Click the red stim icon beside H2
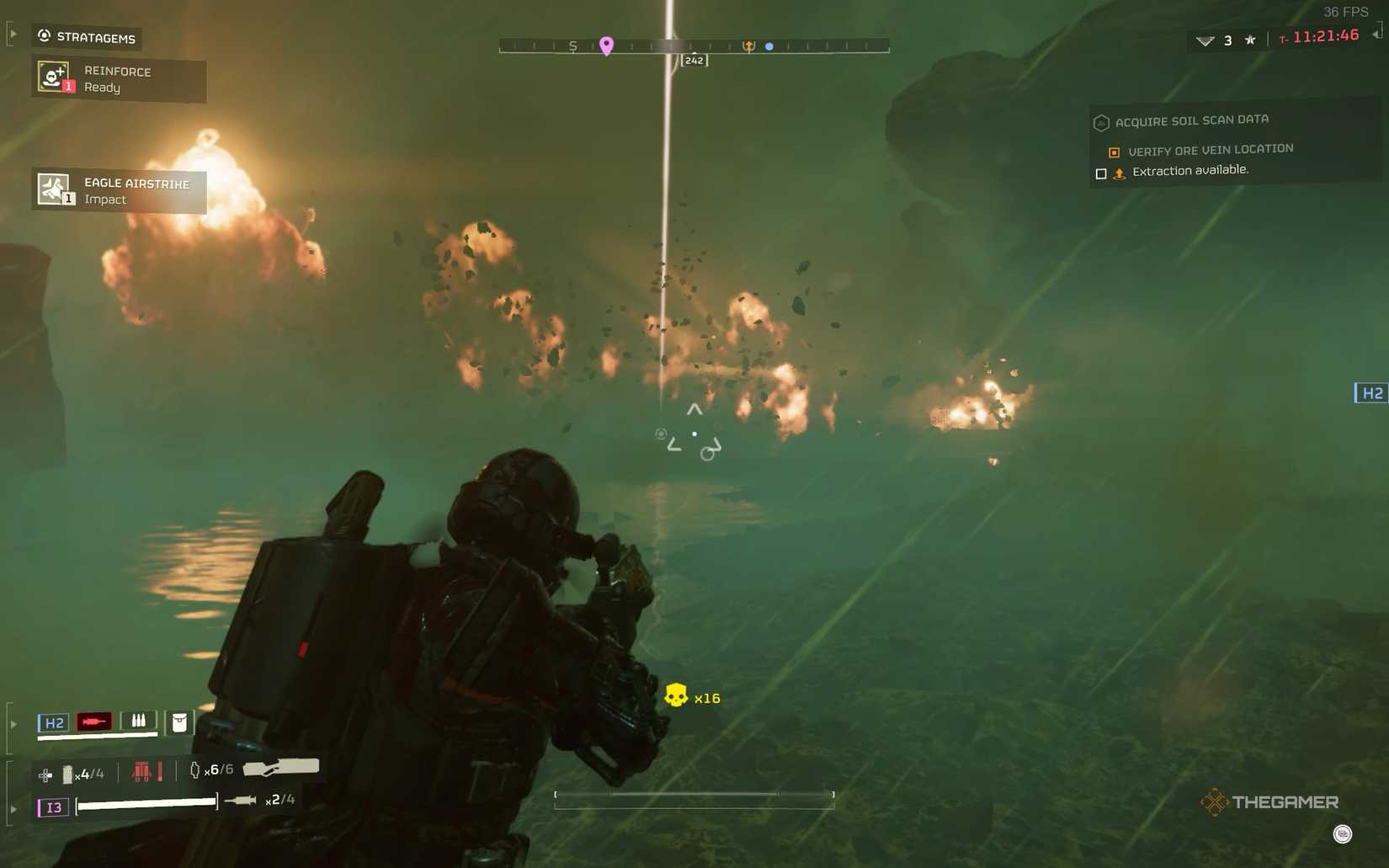This screenshot has width=1389, height=868. pos(94,722)
